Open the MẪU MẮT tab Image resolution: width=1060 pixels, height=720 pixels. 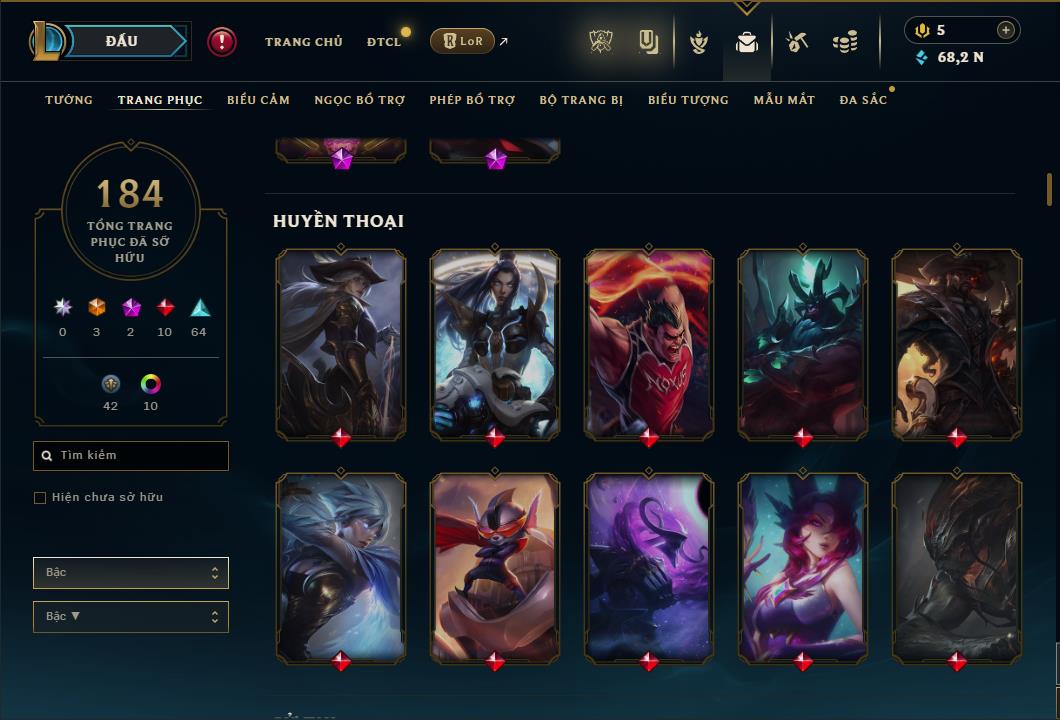pyautogui.click(x=784, y=100)
